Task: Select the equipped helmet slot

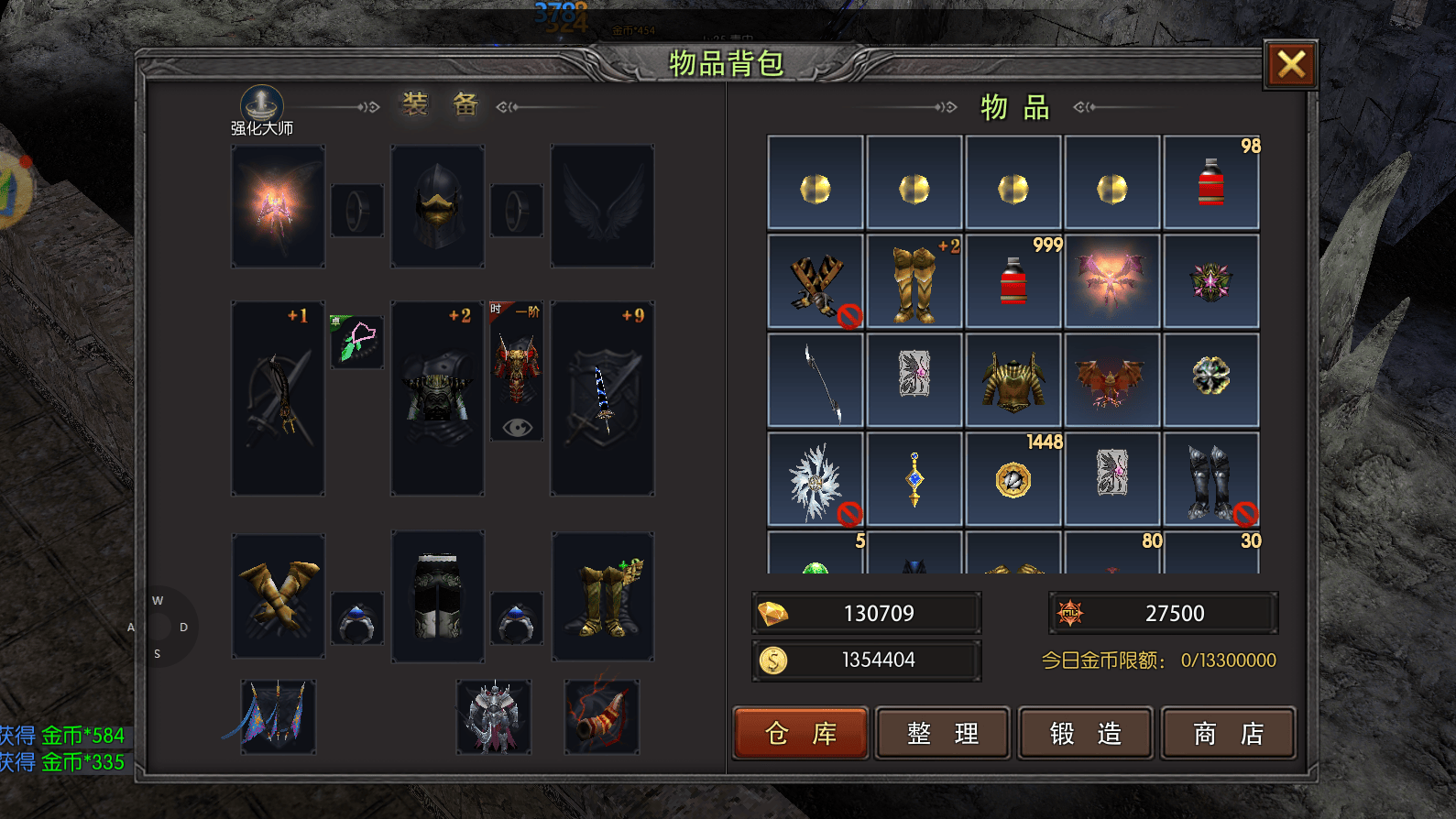Action: pos(437,206)
